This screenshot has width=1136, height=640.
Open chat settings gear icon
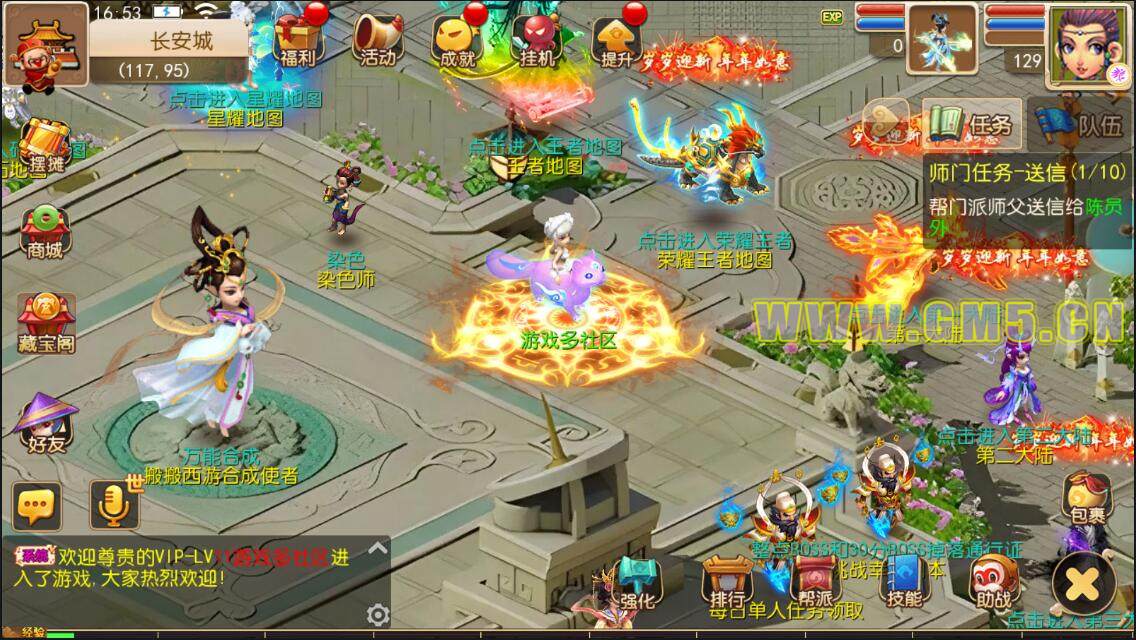(x=377, y=614)
